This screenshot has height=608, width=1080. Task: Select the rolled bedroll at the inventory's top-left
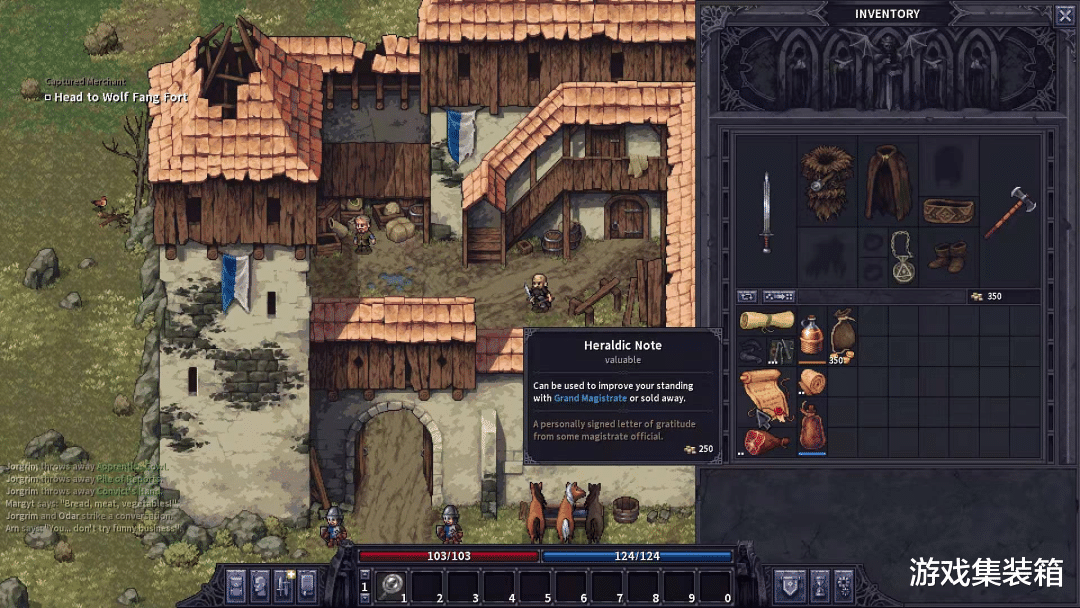766,321
